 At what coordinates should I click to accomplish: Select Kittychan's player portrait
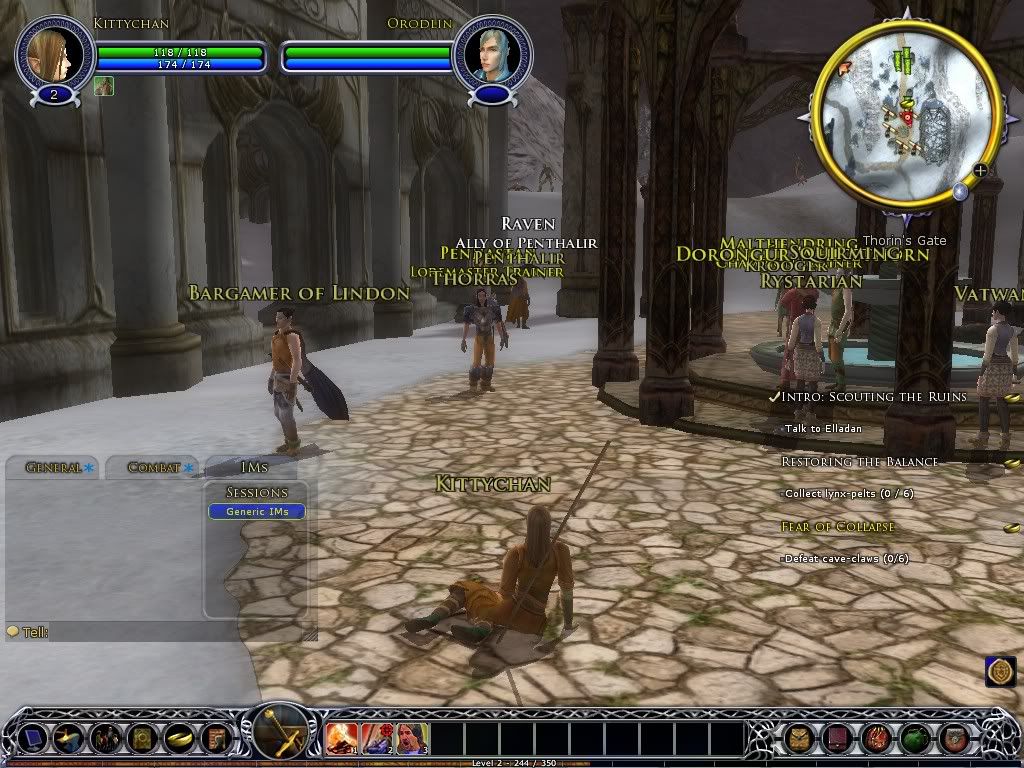[54, 54]
